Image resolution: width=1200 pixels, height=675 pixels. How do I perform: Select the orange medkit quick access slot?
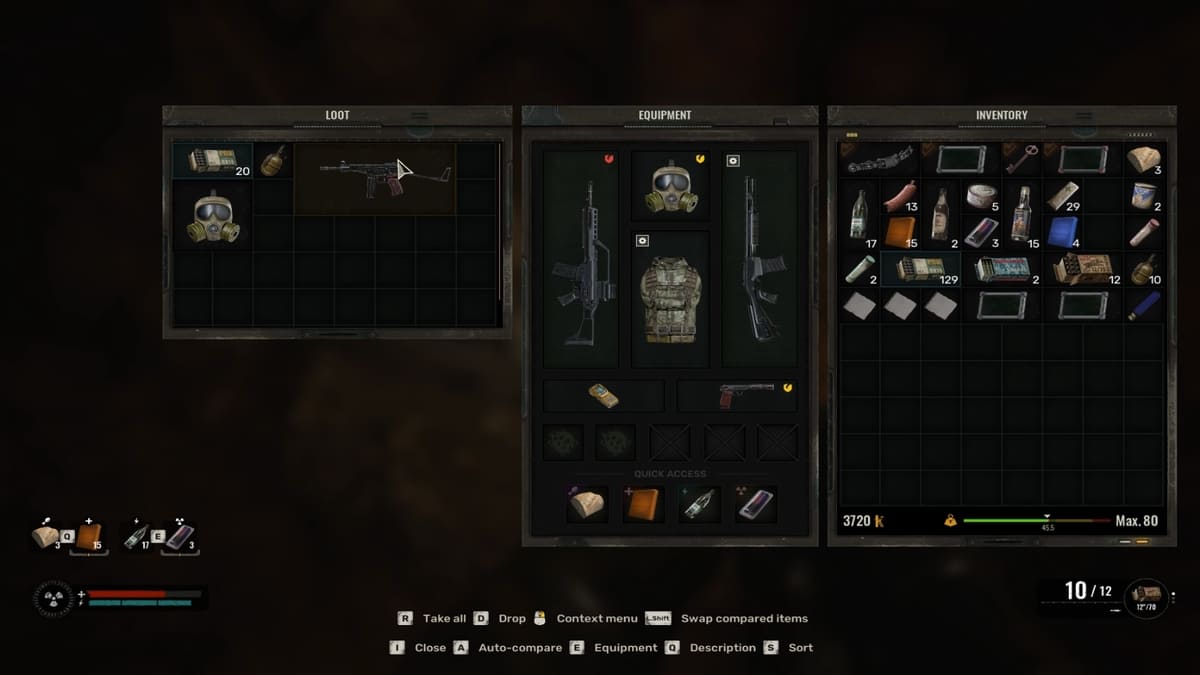642,504
